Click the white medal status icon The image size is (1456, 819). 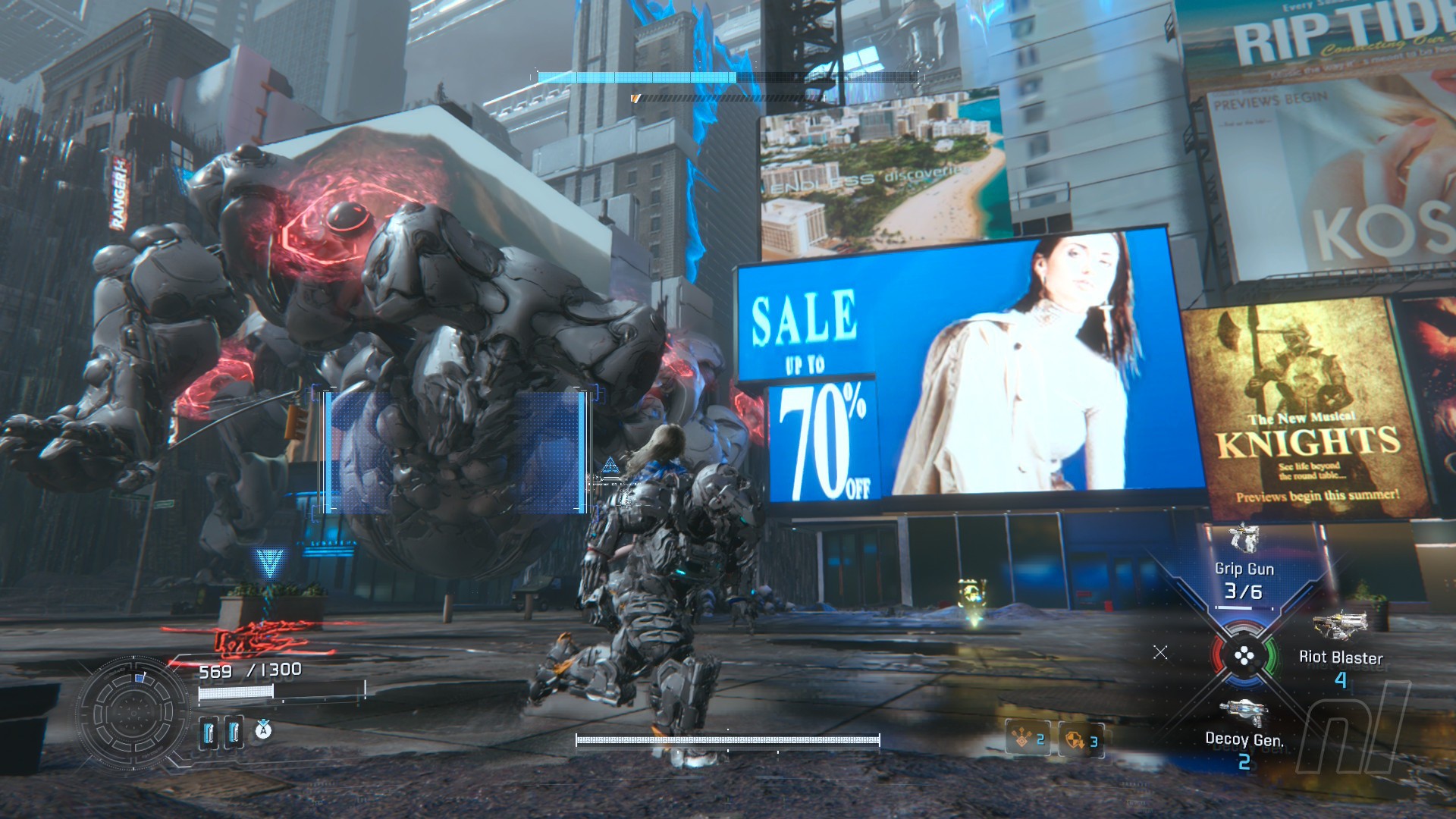click(x=263, y=731)
